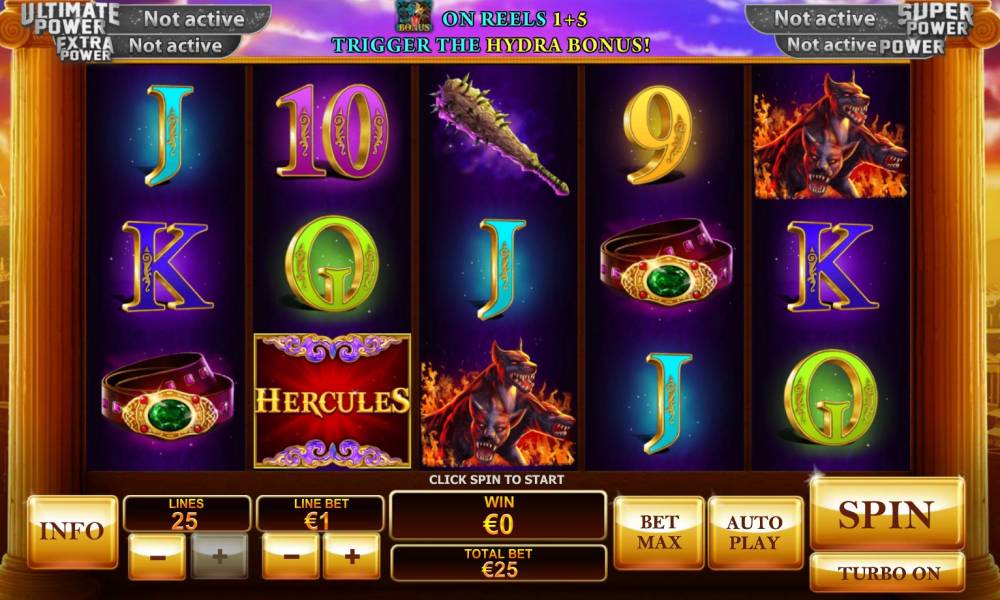This screenshot has width=1000, height=600.
Task: Open the Info paytable
Action: [x=72, y=531]
